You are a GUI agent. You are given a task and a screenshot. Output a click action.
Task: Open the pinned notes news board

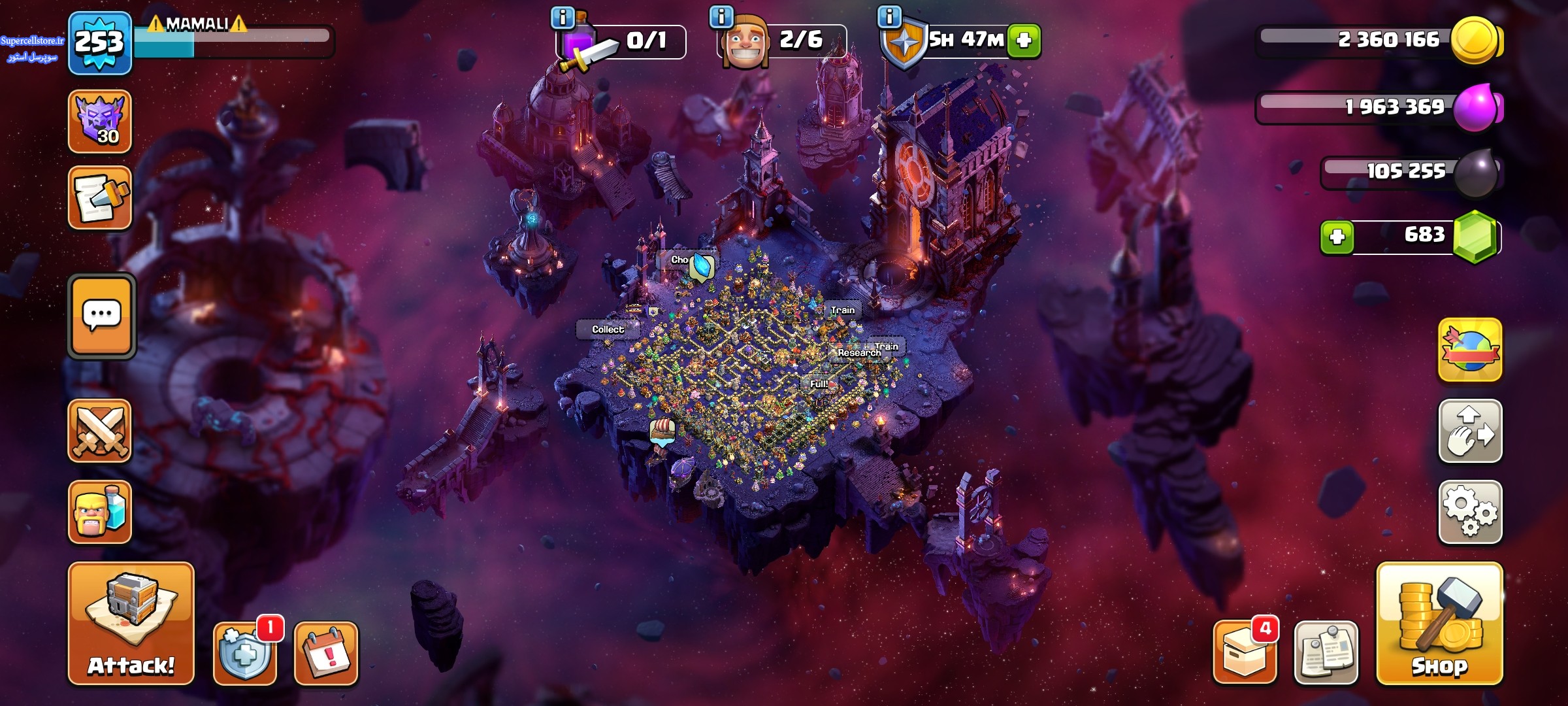1326,653
